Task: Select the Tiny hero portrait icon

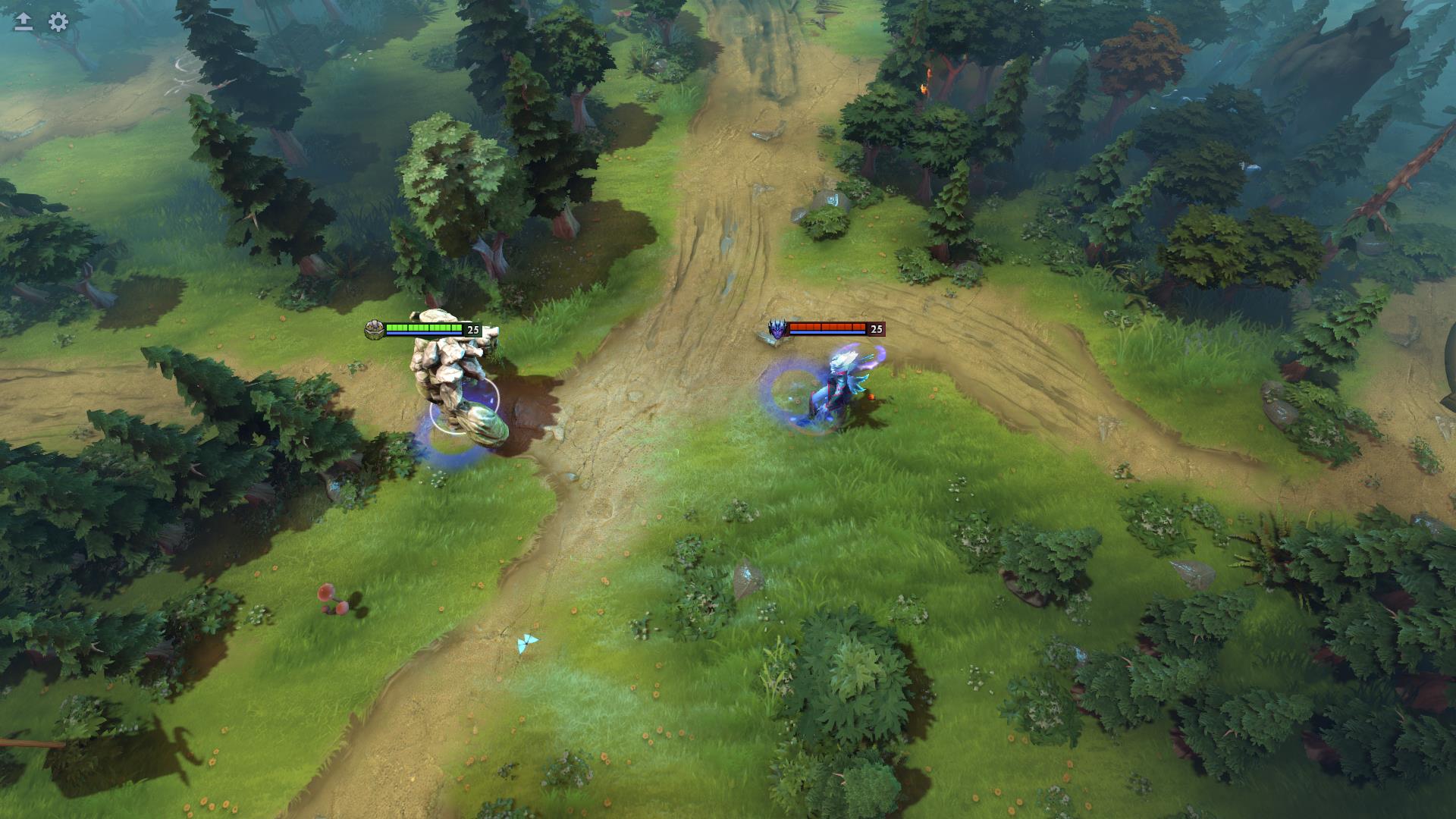Action: pyautogui.click(x=373, y=328)
